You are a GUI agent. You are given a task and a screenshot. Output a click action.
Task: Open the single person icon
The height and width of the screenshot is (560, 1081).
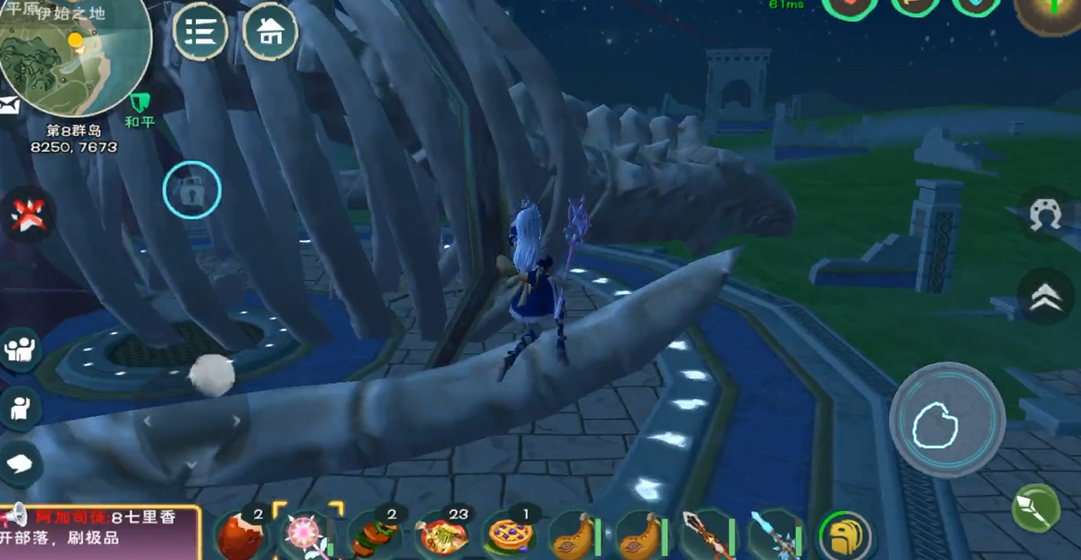pos(20,407)
